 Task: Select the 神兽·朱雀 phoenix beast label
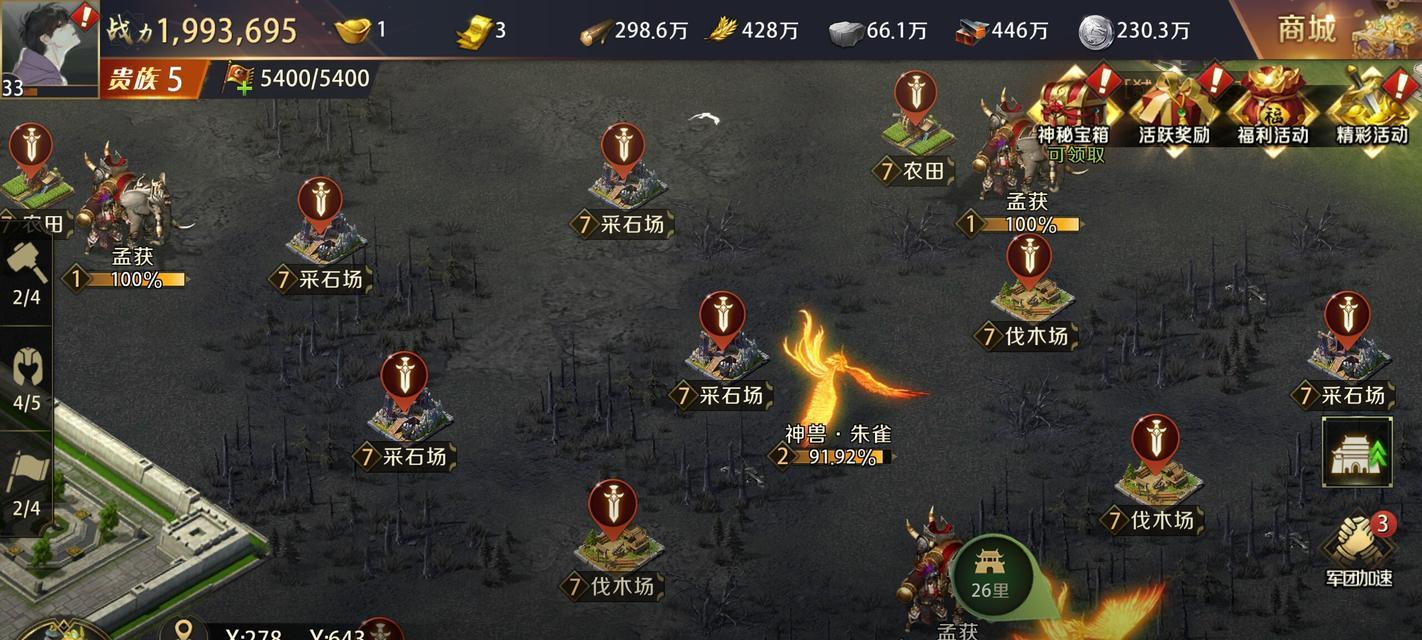tap(837, 435)
